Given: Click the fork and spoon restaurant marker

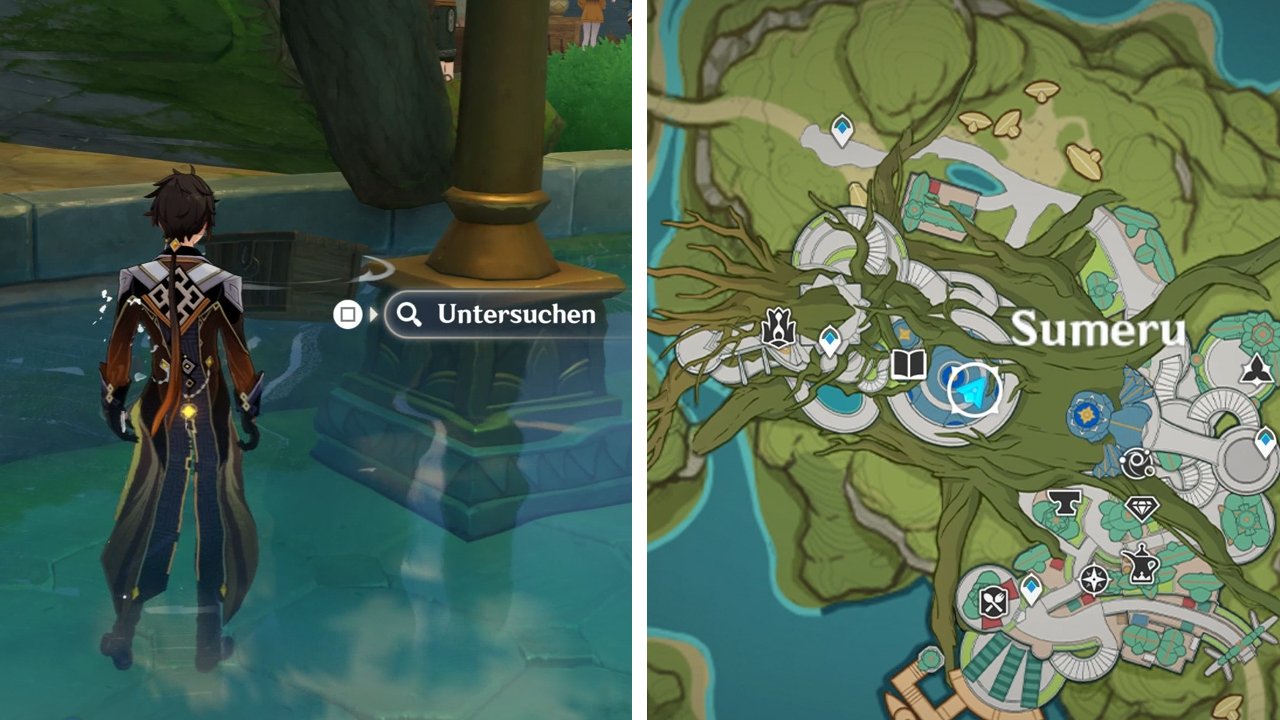Looking at the screenshot, I should pyautogui.click(x=992, y=601).
